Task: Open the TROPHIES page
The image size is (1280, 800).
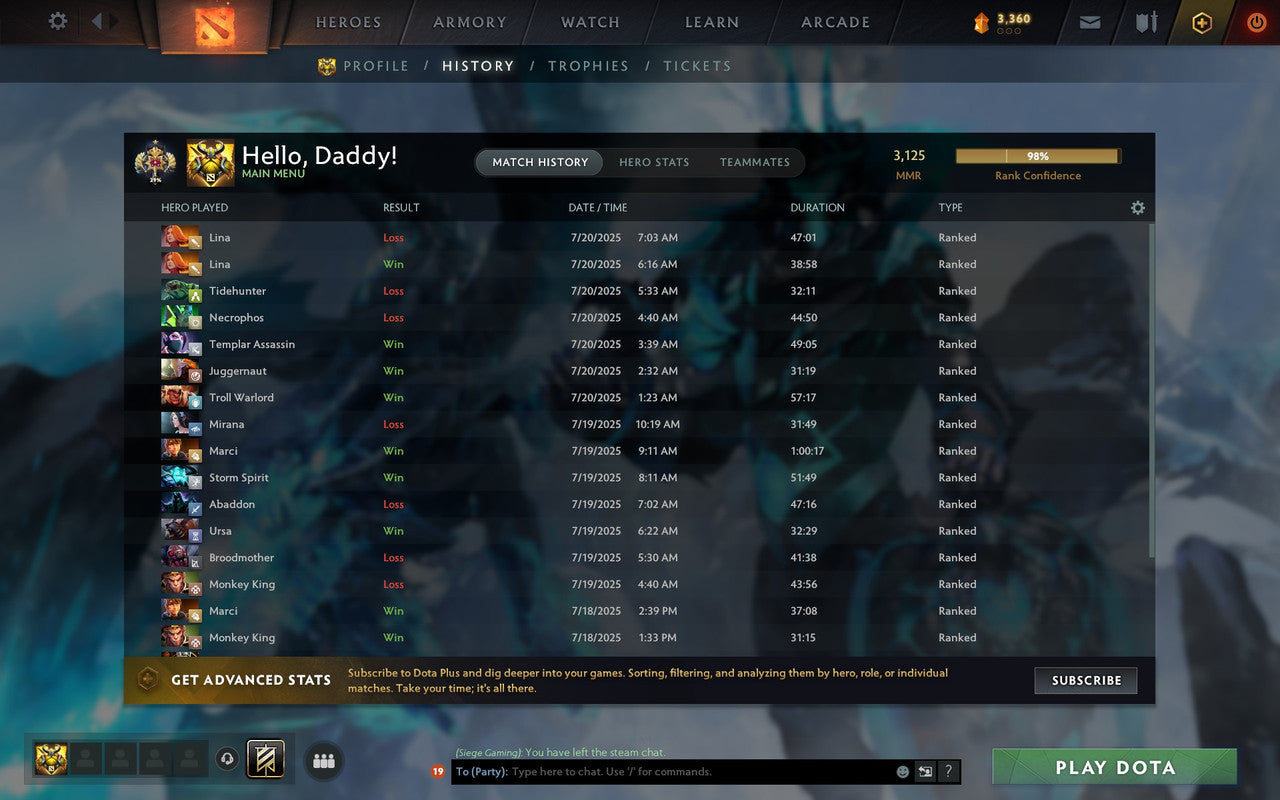Action: point(588,65)
